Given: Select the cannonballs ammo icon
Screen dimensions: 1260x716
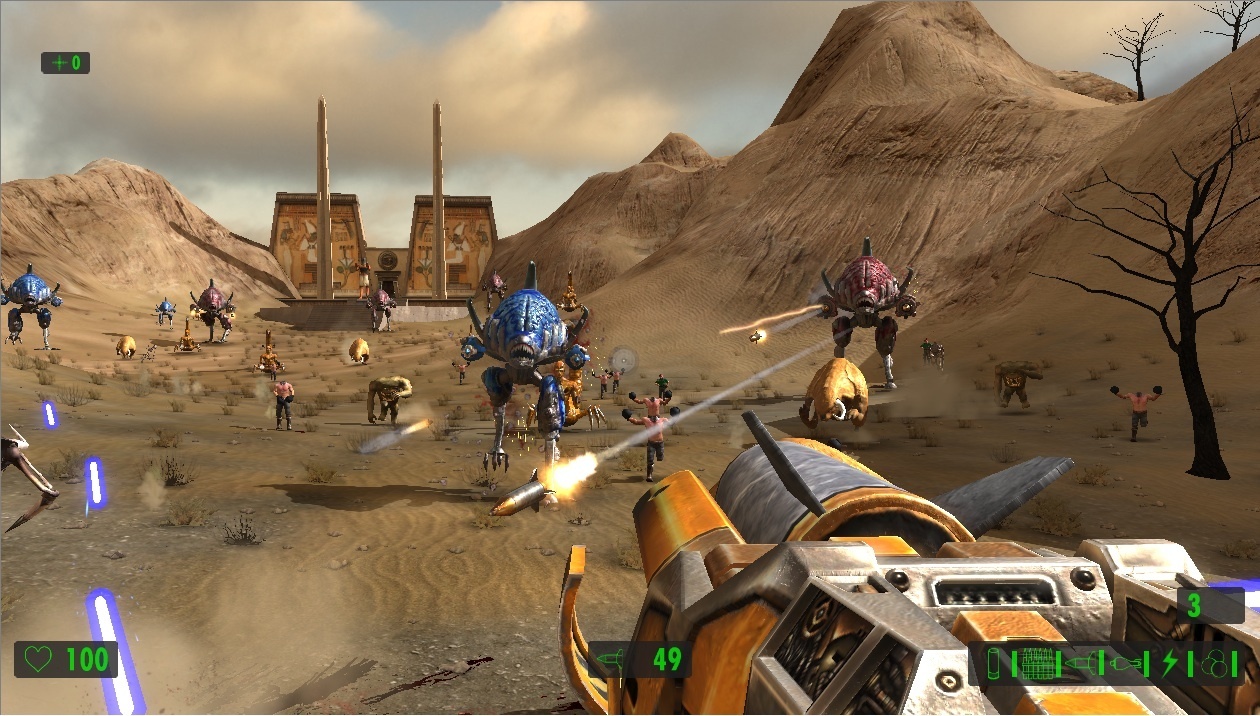Looking at the screenshot, I should (x=1212, y=663).
